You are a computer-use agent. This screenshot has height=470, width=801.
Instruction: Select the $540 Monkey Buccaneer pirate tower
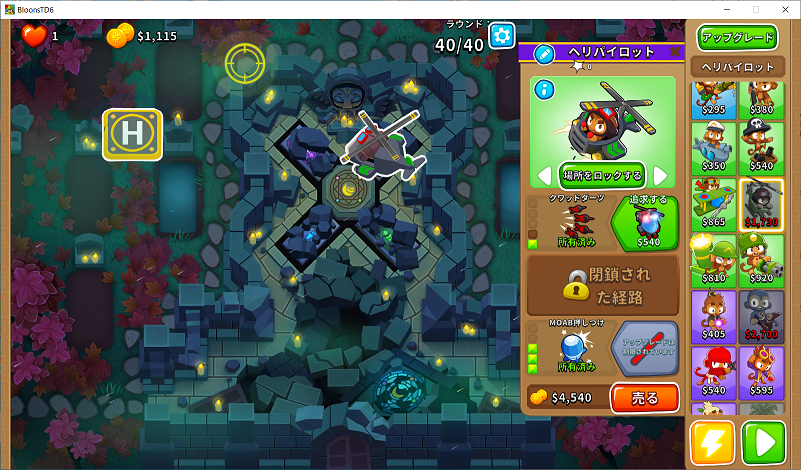coord(762,145)
